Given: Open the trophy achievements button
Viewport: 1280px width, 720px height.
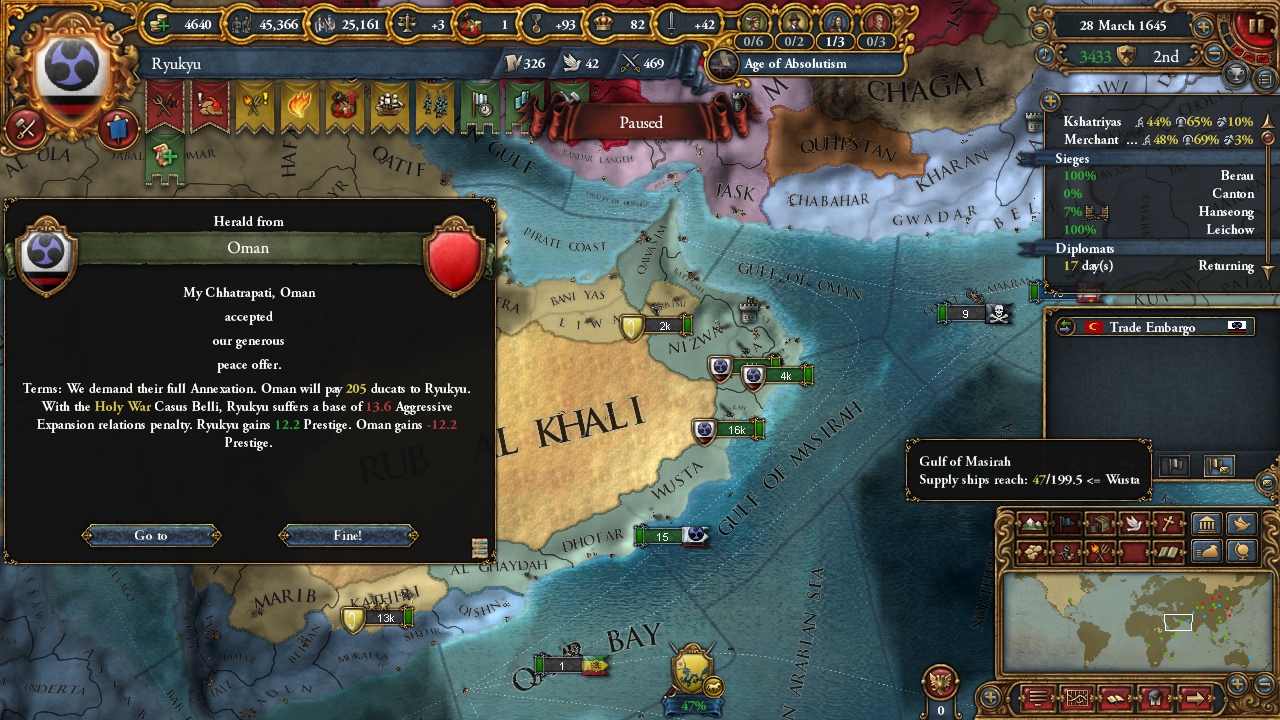Looking at the screenshot, I should tap(1237, 74).
